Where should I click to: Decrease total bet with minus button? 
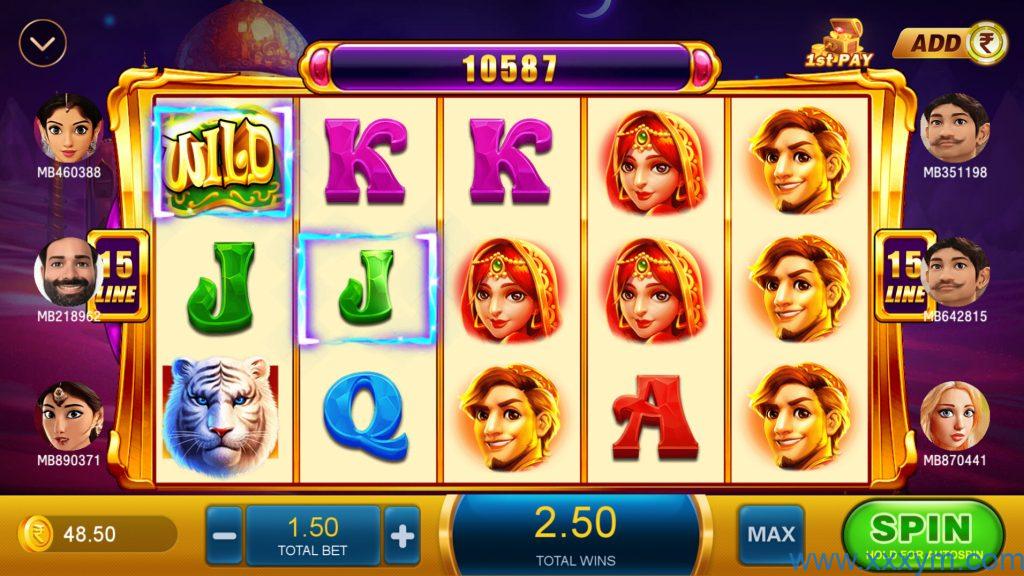226,536
